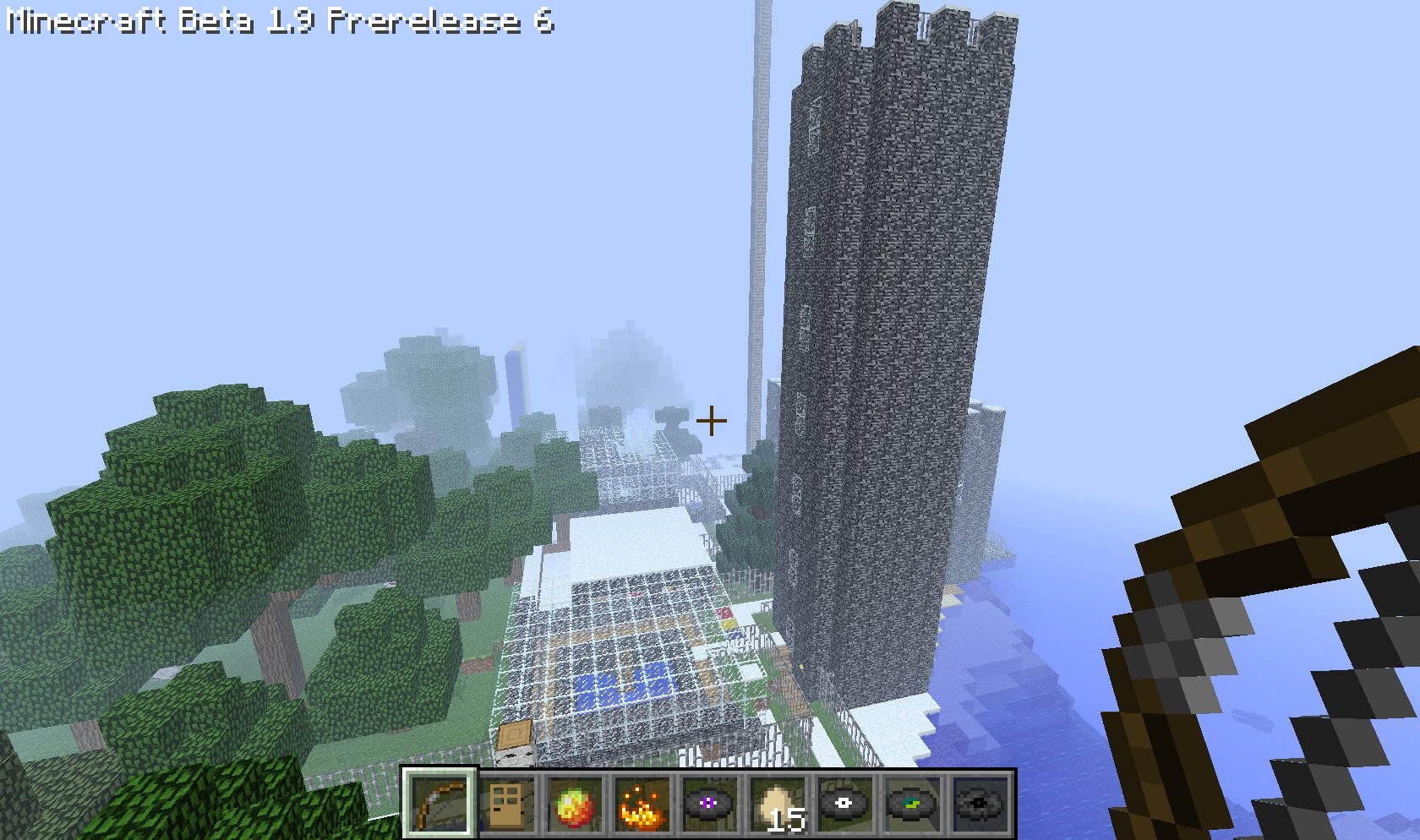Click the egg count label showing 15
Viewport: 1420px width, 840px height.
786,817
